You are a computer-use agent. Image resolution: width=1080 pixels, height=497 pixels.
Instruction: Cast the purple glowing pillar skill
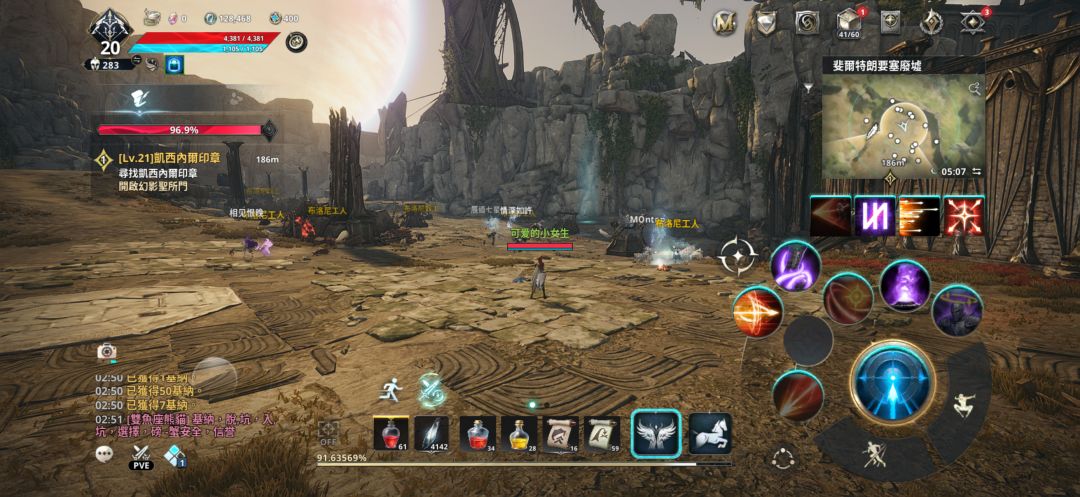(905, 284)
